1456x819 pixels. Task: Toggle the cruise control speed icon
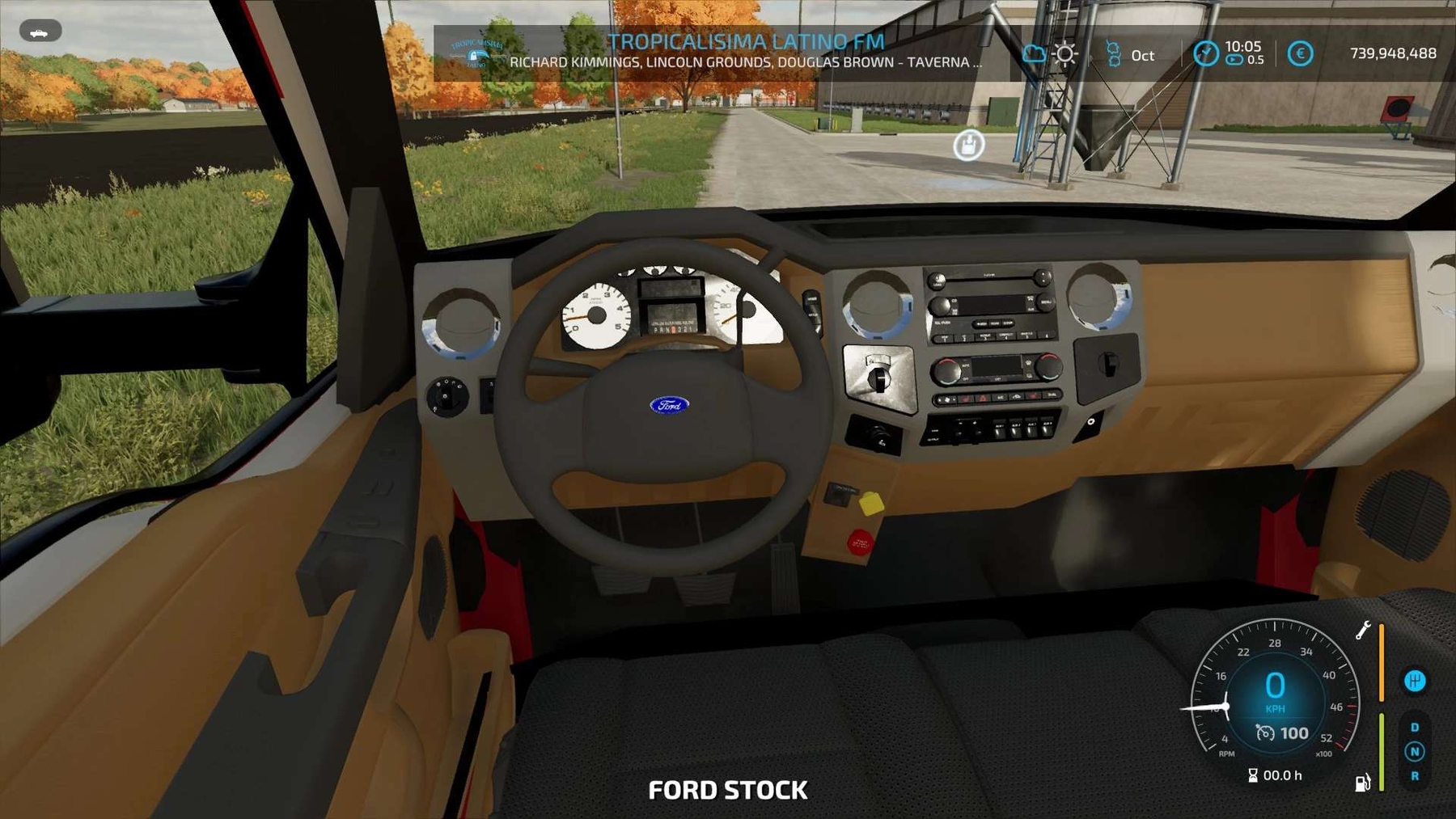coord(1265,732)
